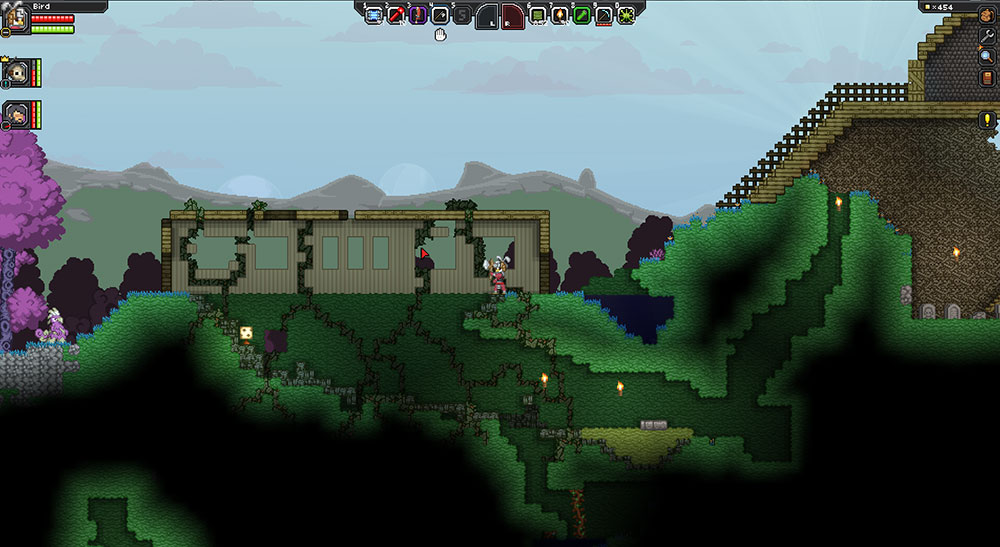Select the hotbar slot 4 tool
Viewport: 1000px width, 547px height.
(440, 15)
